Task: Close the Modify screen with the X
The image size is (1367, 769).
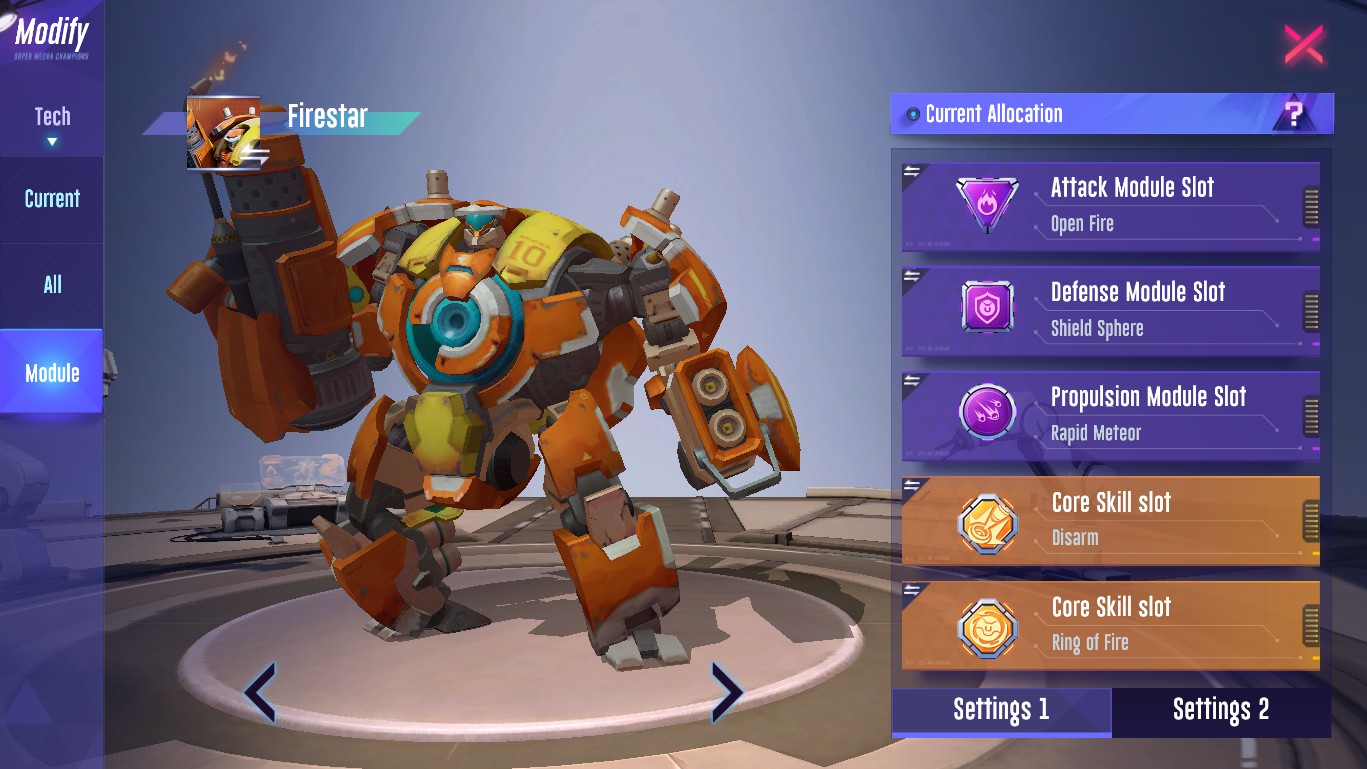Action: (1303, 45)
